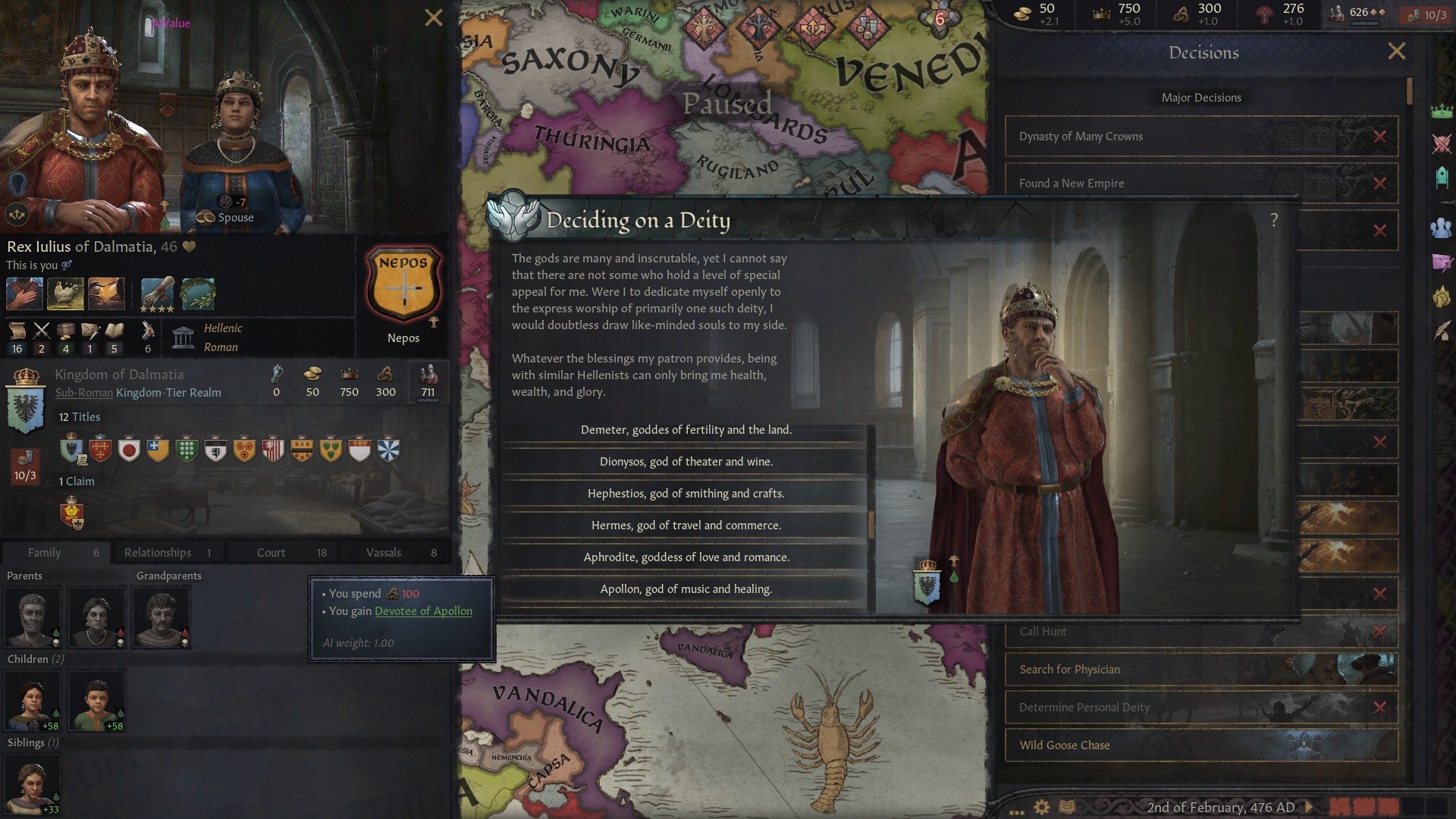1456x819 pixels.
Task: Open the Realm crown icon atop the right sidebar
Action: (x=1443, y=112)
